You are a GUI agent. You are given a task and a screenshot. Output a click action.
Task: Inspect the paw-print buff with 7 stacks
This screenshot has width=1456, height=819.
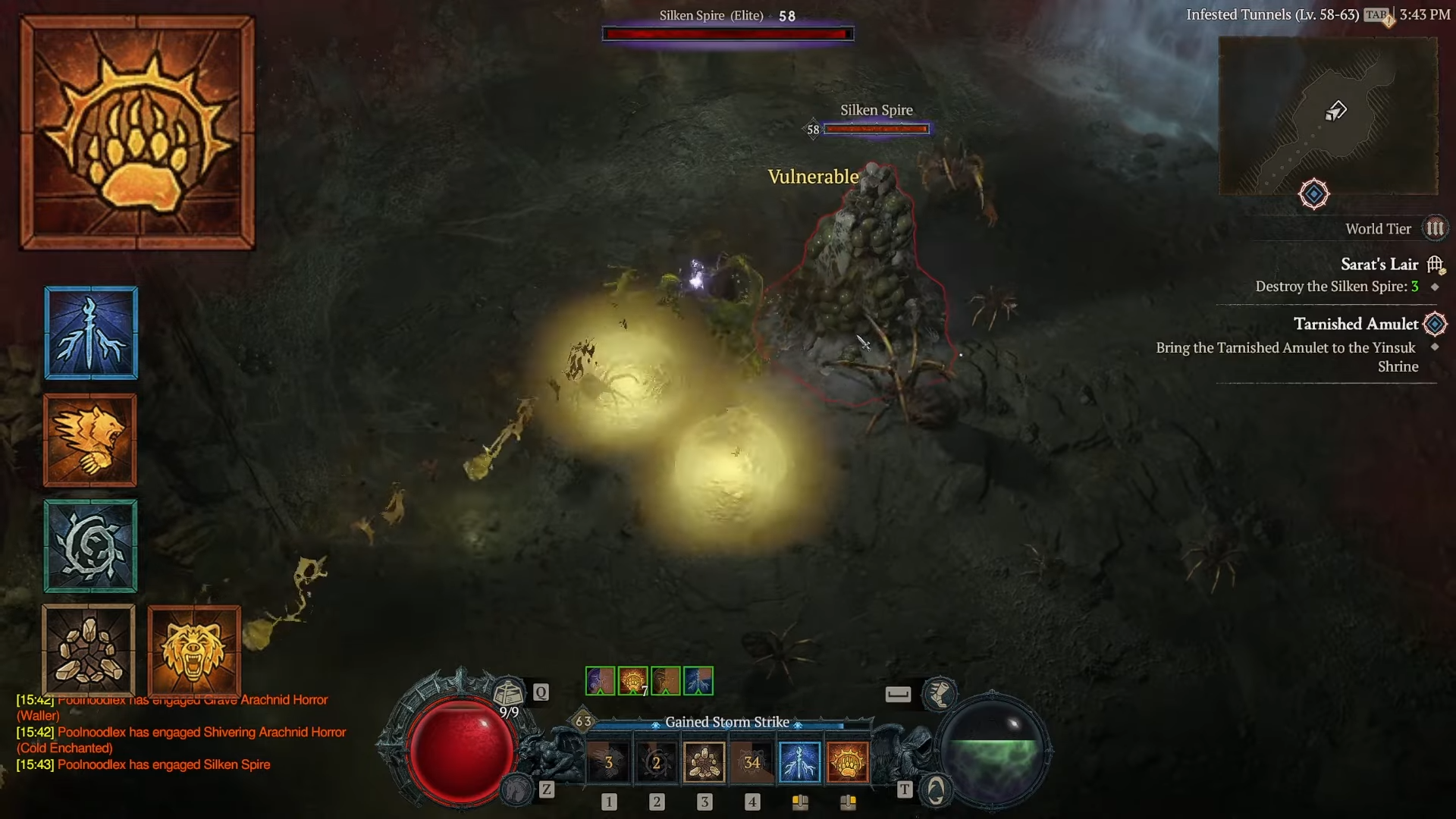[632, 681]
